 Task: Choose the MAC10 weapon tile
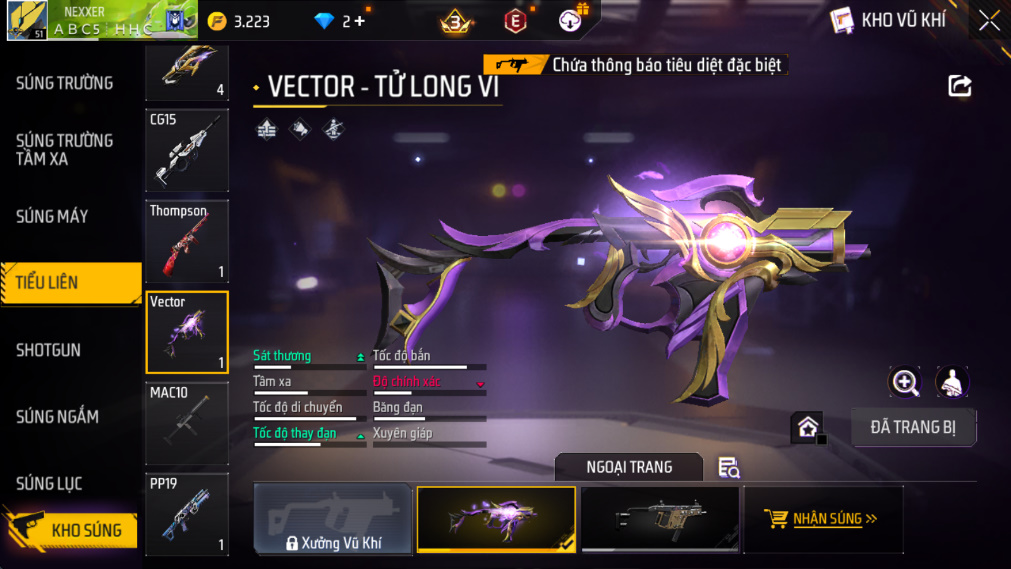click(x=187, y=424)
